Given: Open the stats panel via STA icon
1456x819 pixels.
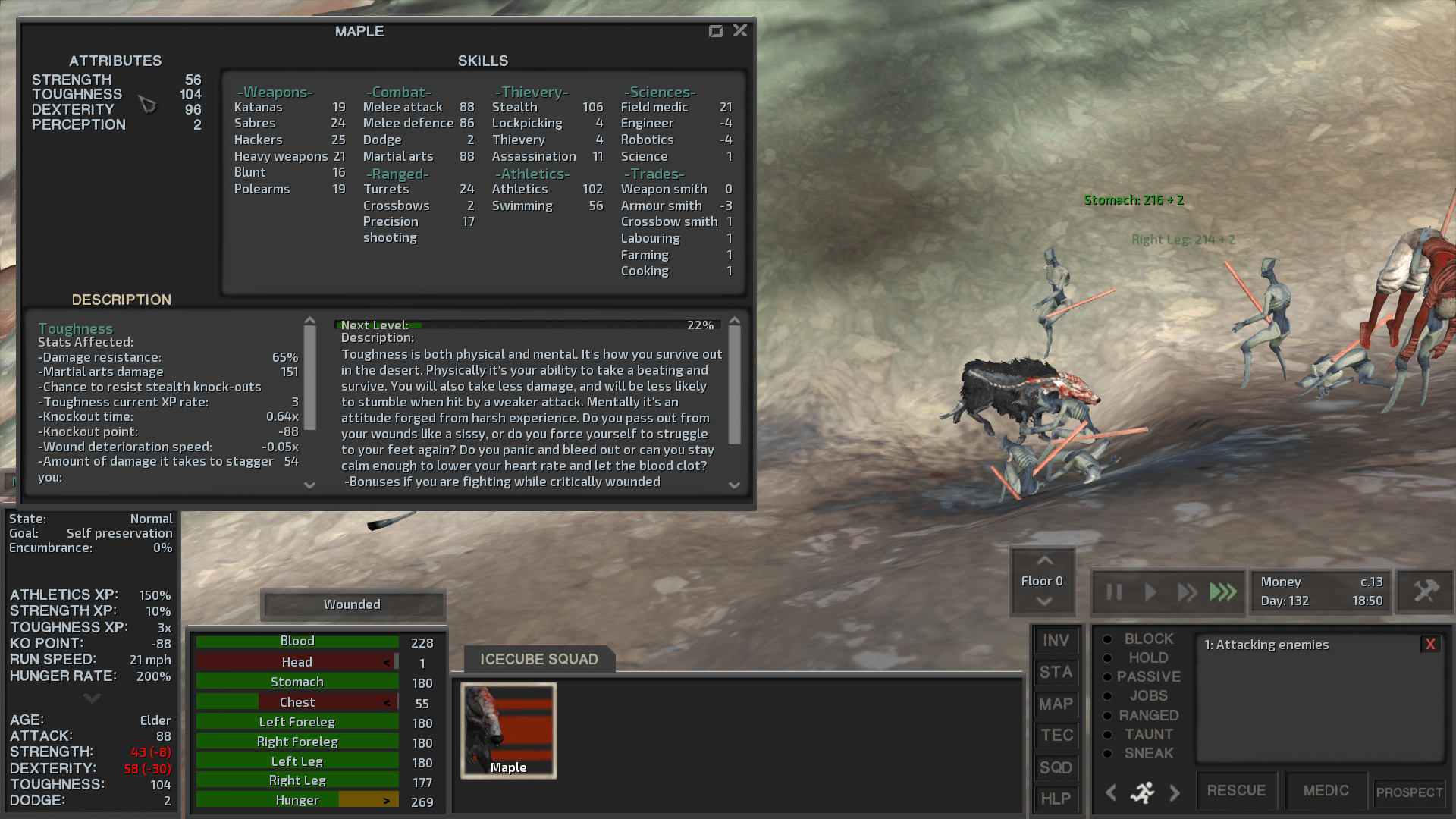Looking at the screenshot, I should point(1056,673).
